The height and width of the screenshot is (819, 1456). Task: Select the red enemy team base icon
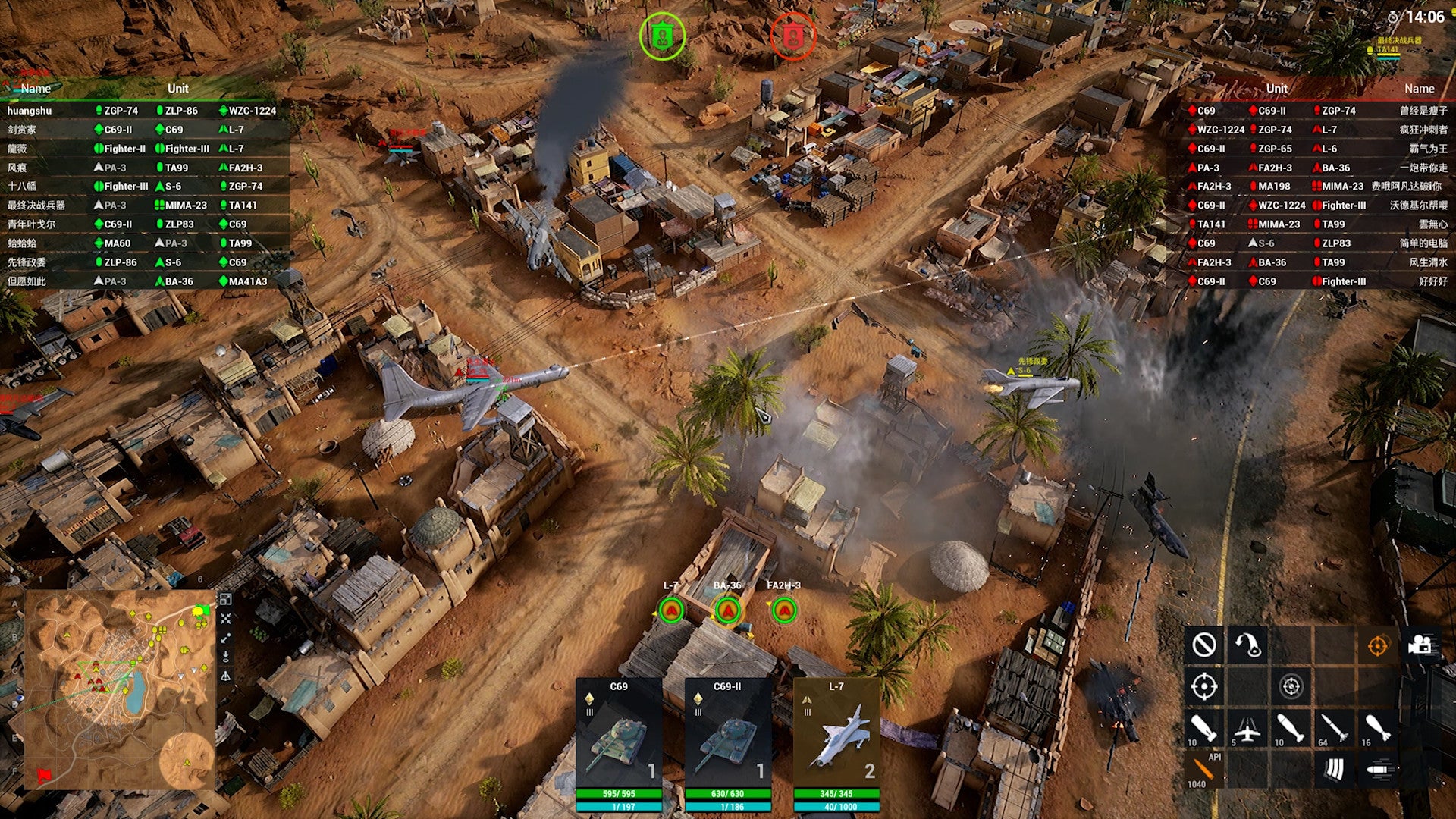pyautogui.click(x=792, y=36)
